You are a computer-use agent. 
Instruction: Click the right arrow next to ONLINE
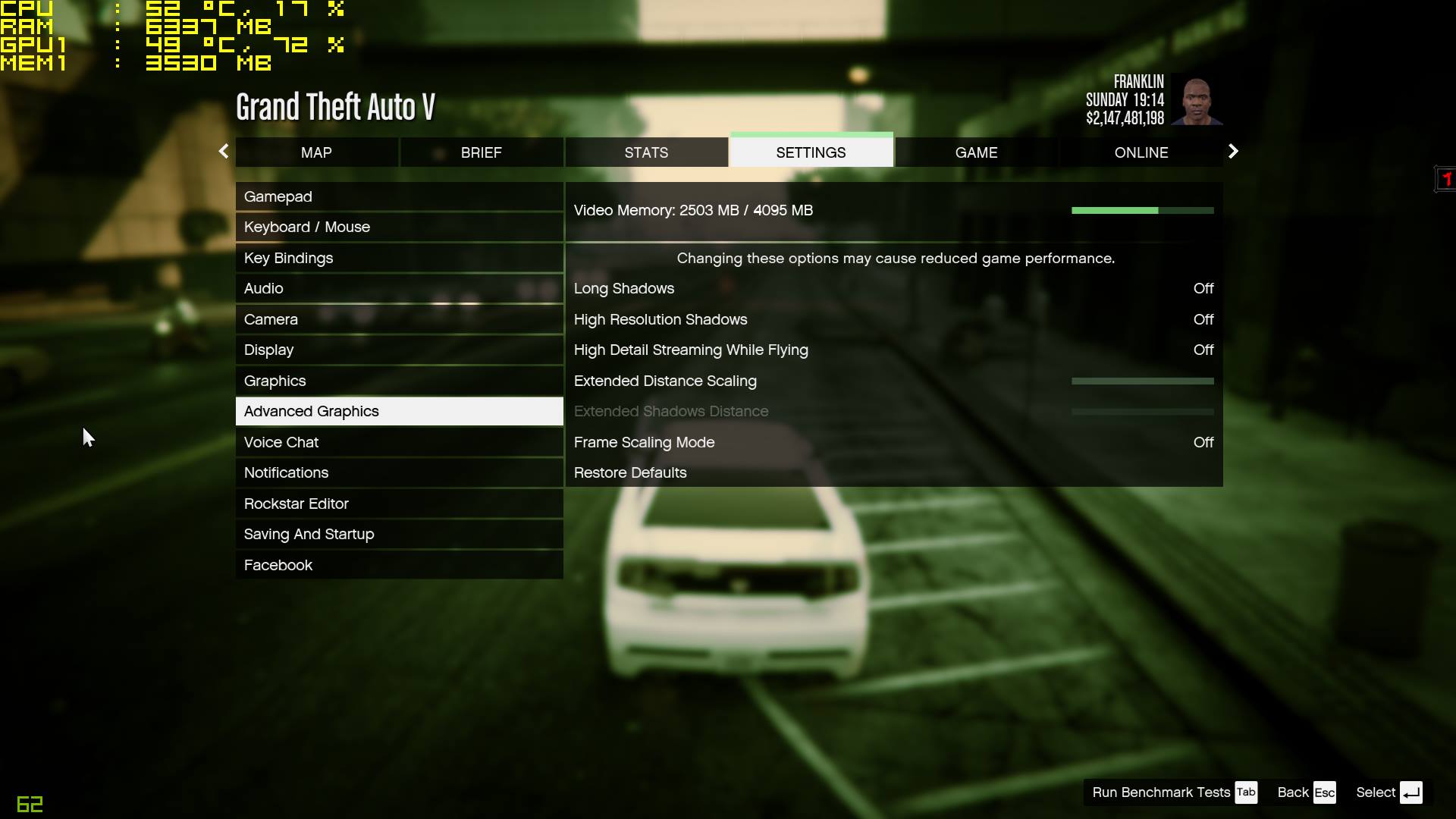1233,152
